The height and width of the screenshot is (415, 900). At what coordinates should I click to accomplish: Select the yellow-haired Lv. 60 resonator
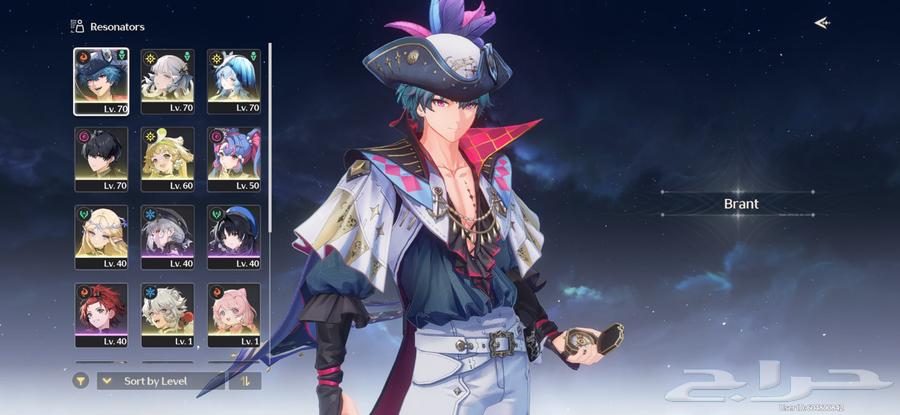(x=168, y=158)
